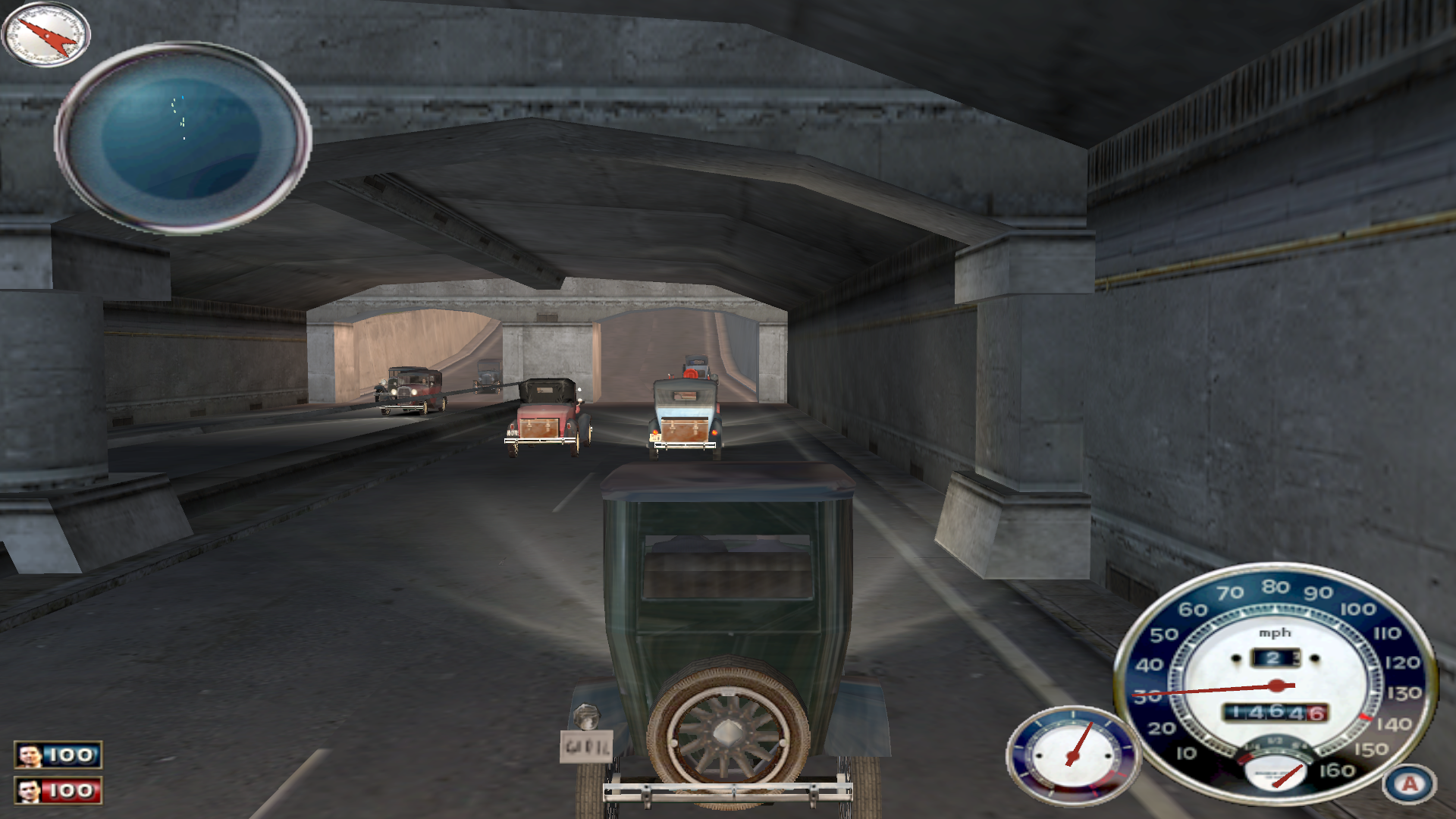Click the circled A automatic gearbox indicator
This screenshot has height=819, width=1456.
point(1409,783)
